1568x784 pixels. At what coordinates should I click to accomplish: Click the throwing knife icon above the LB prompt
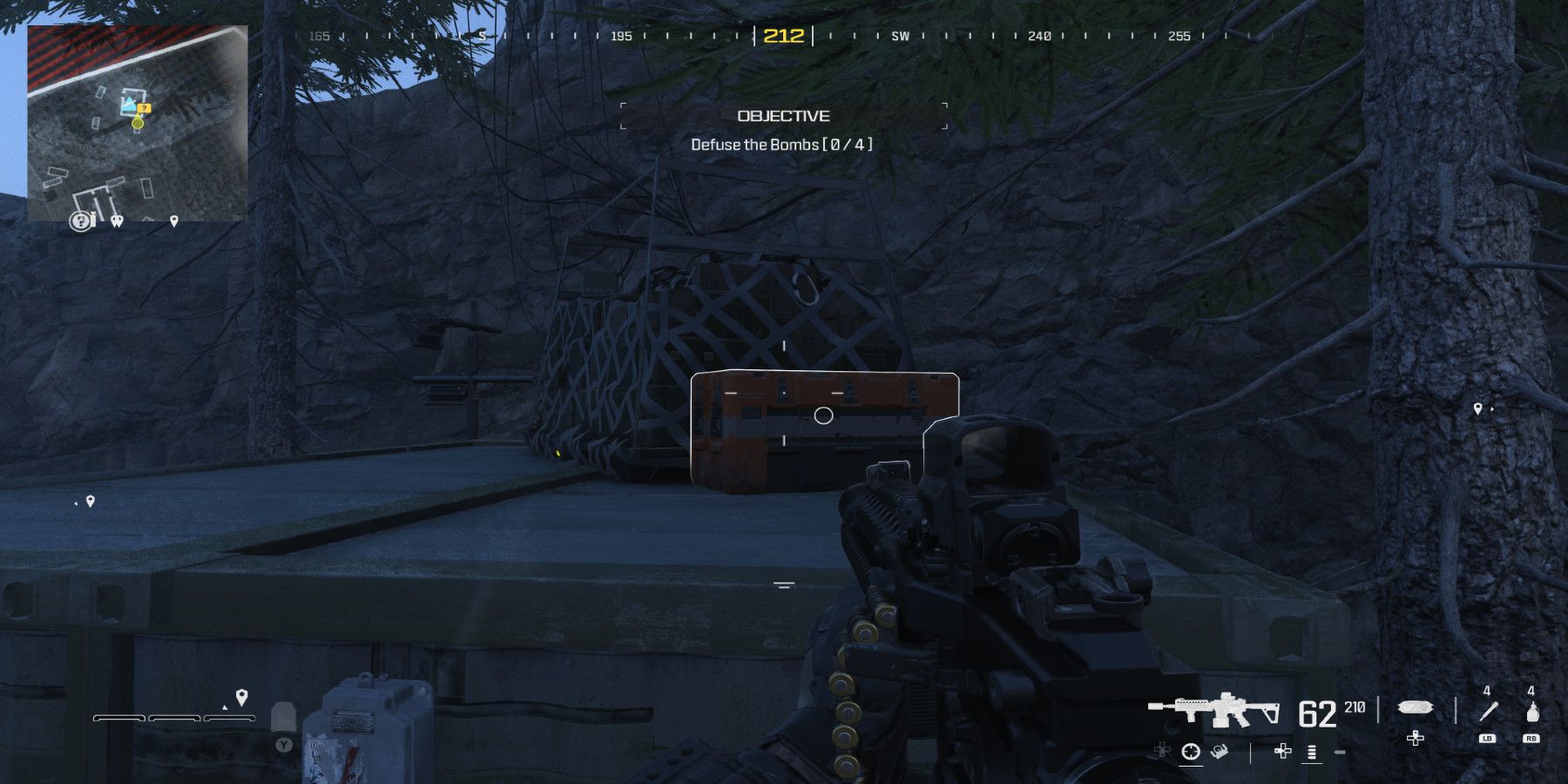[1487, 710]
